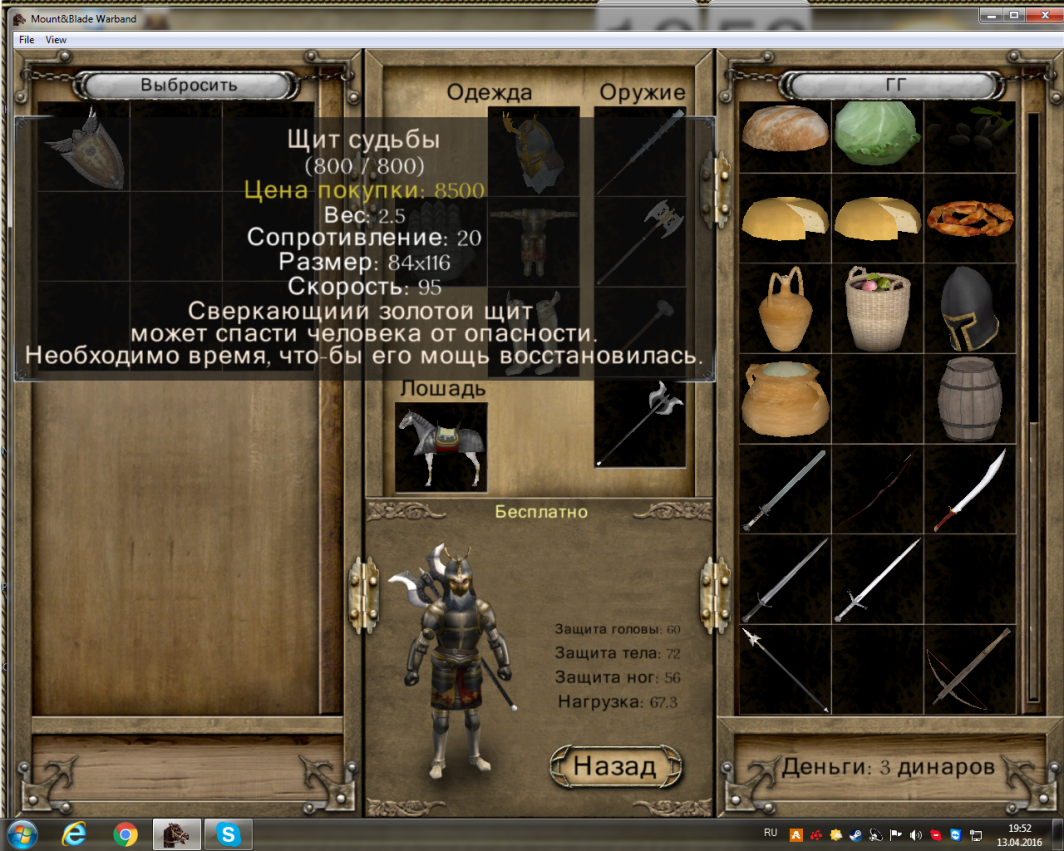Select the sausages inventory slot

[x=968, y=217]
